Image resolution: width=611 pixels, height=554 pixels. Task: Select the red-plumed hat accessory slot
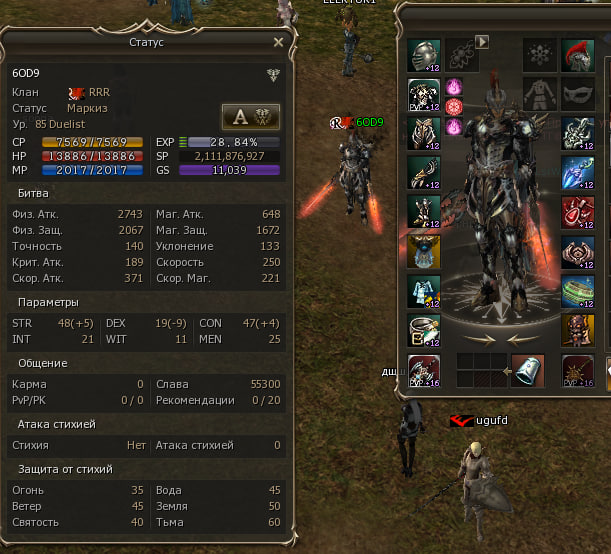(x=577, y=54)
